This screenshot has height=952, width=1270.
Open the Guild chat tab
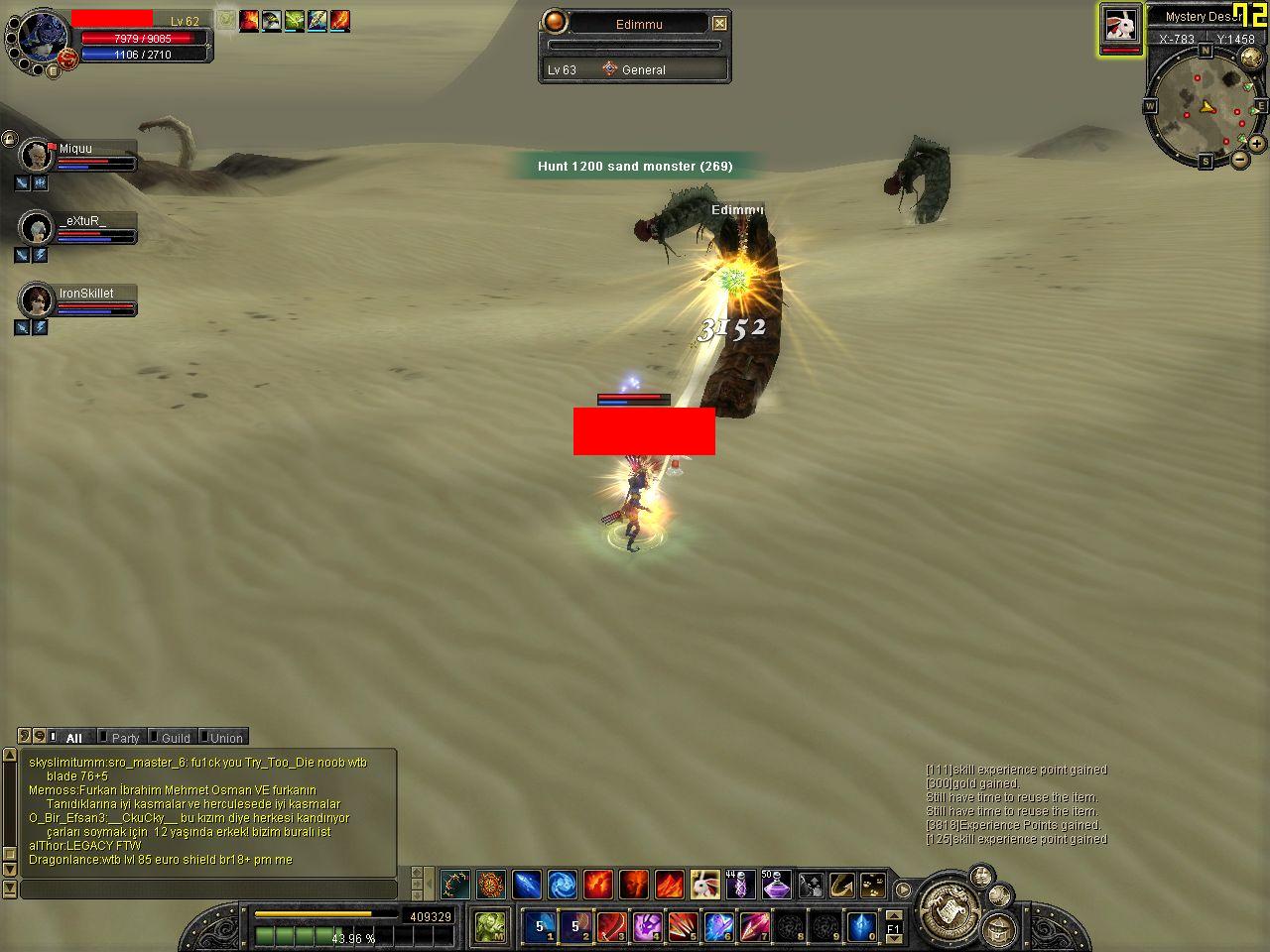[175, 738]
